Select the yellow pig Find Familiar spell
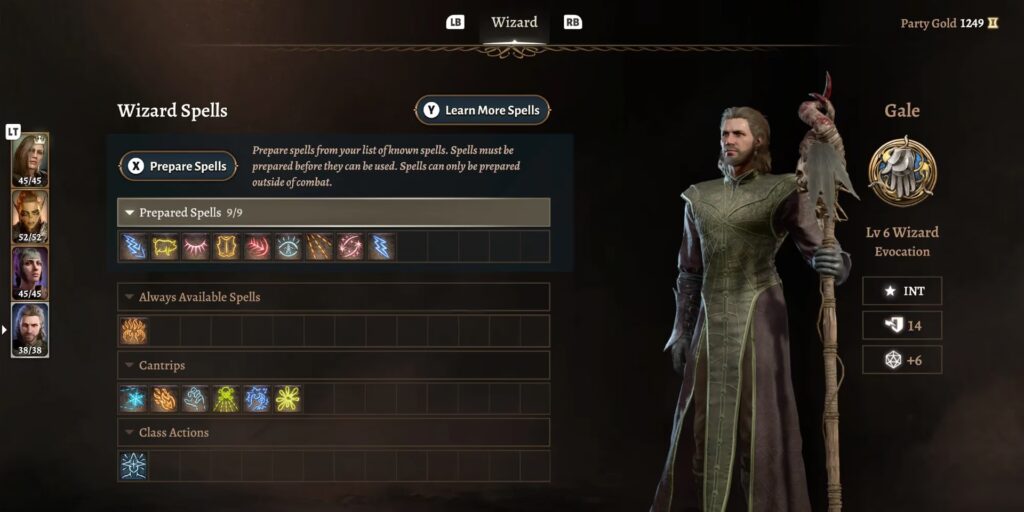The image size is (1024, 512). [165, 247]
